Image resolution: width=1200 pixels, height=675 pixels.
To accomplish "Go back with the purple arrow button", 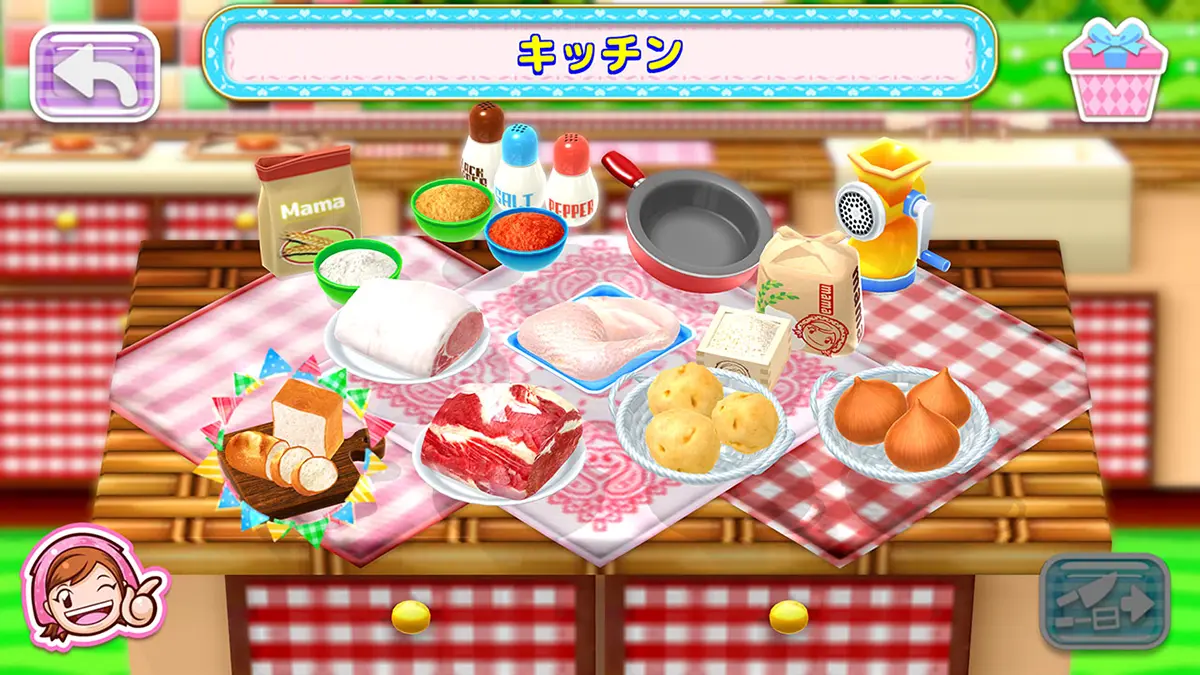I will pyautogui.click(x=95, y=72).
